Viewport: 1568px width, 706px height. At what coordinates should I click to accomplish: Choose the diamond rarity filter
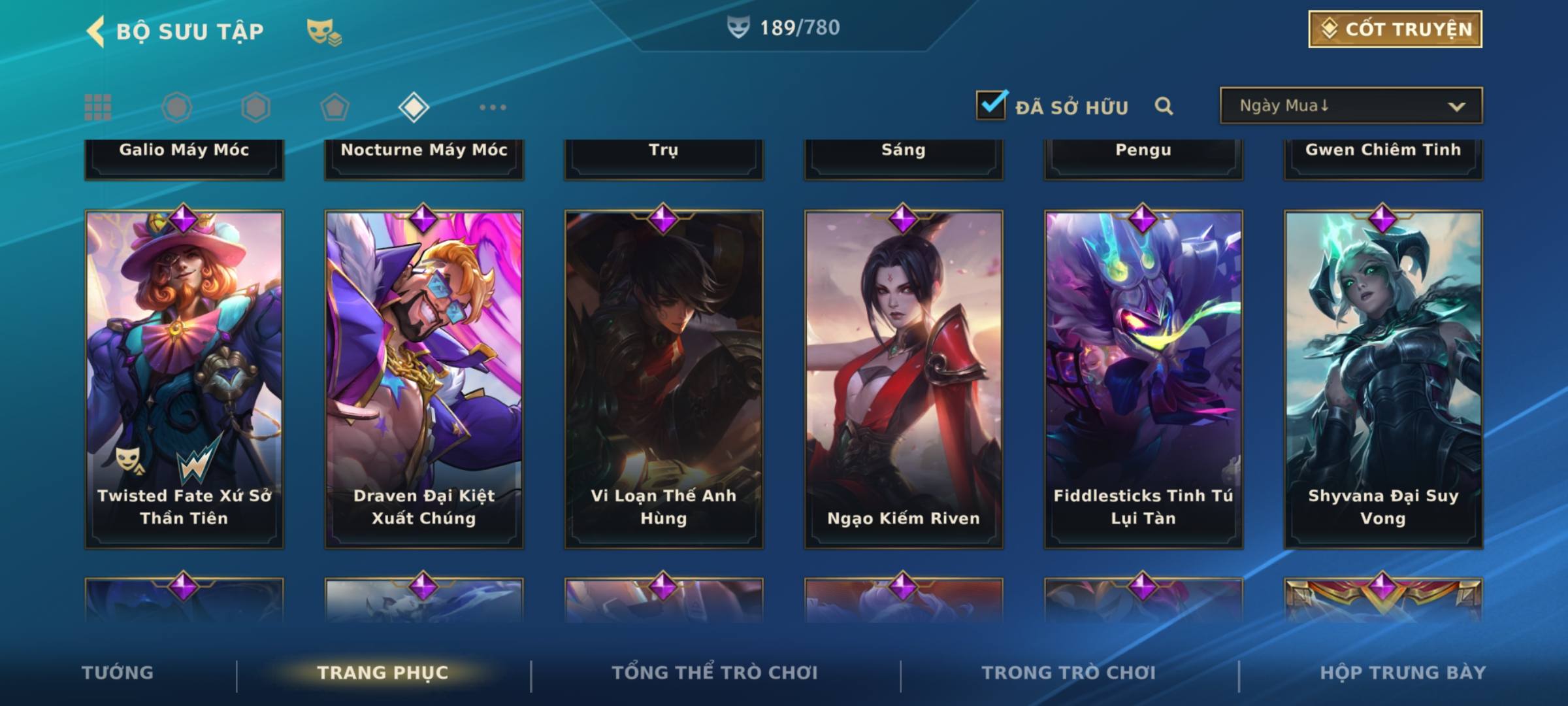(x=414, y=107)
